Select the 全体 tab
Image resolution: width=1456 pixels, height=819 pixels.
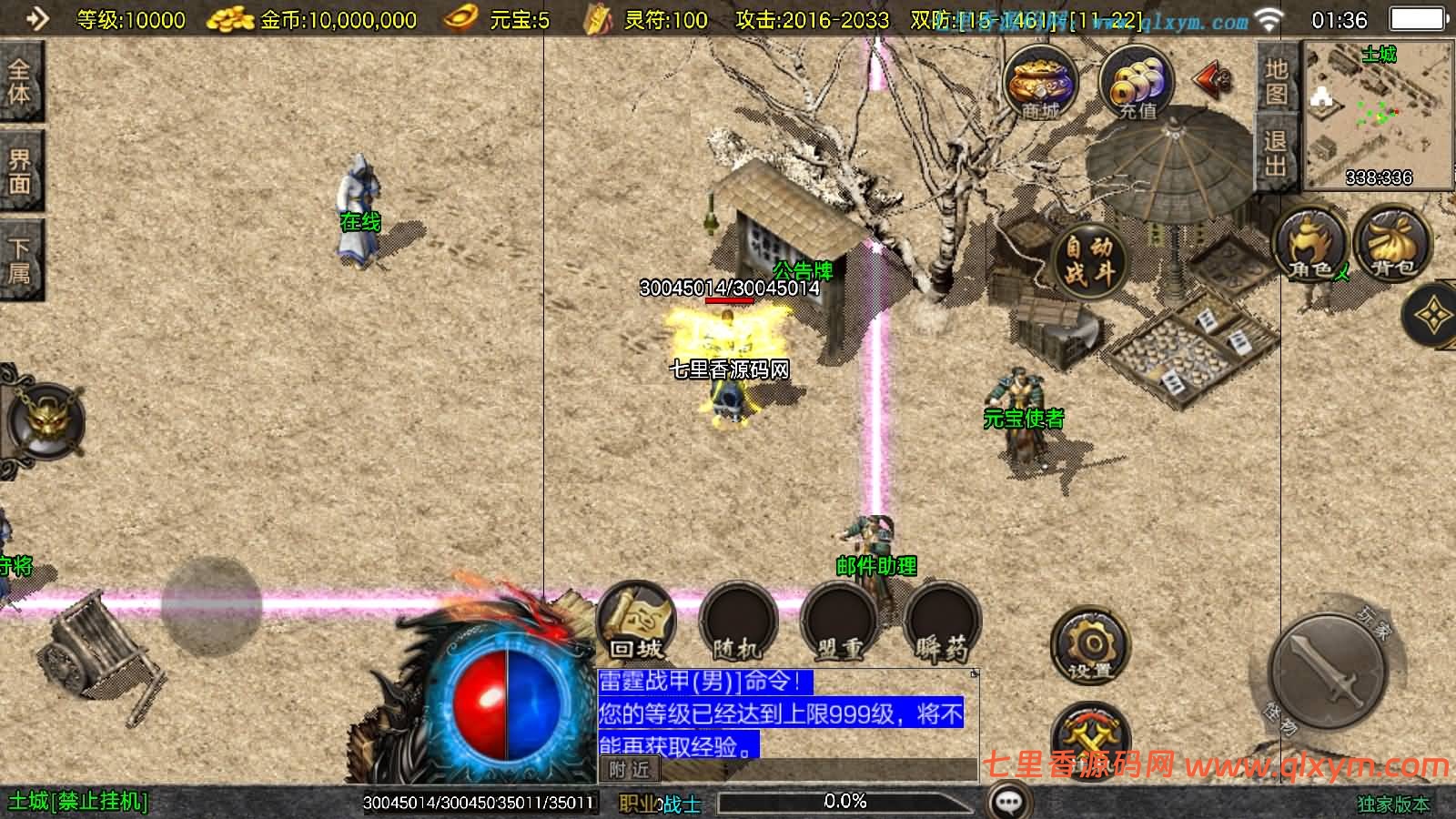(20, 82)
